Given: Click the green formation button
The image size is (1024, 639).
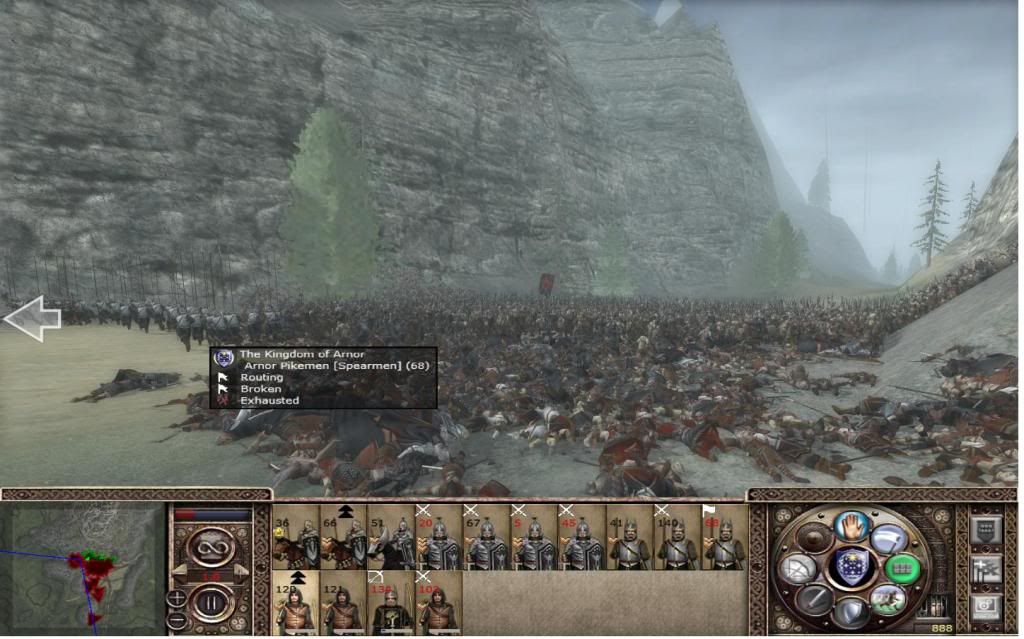Looking at the screenshot, I should (x=902, y=568).
